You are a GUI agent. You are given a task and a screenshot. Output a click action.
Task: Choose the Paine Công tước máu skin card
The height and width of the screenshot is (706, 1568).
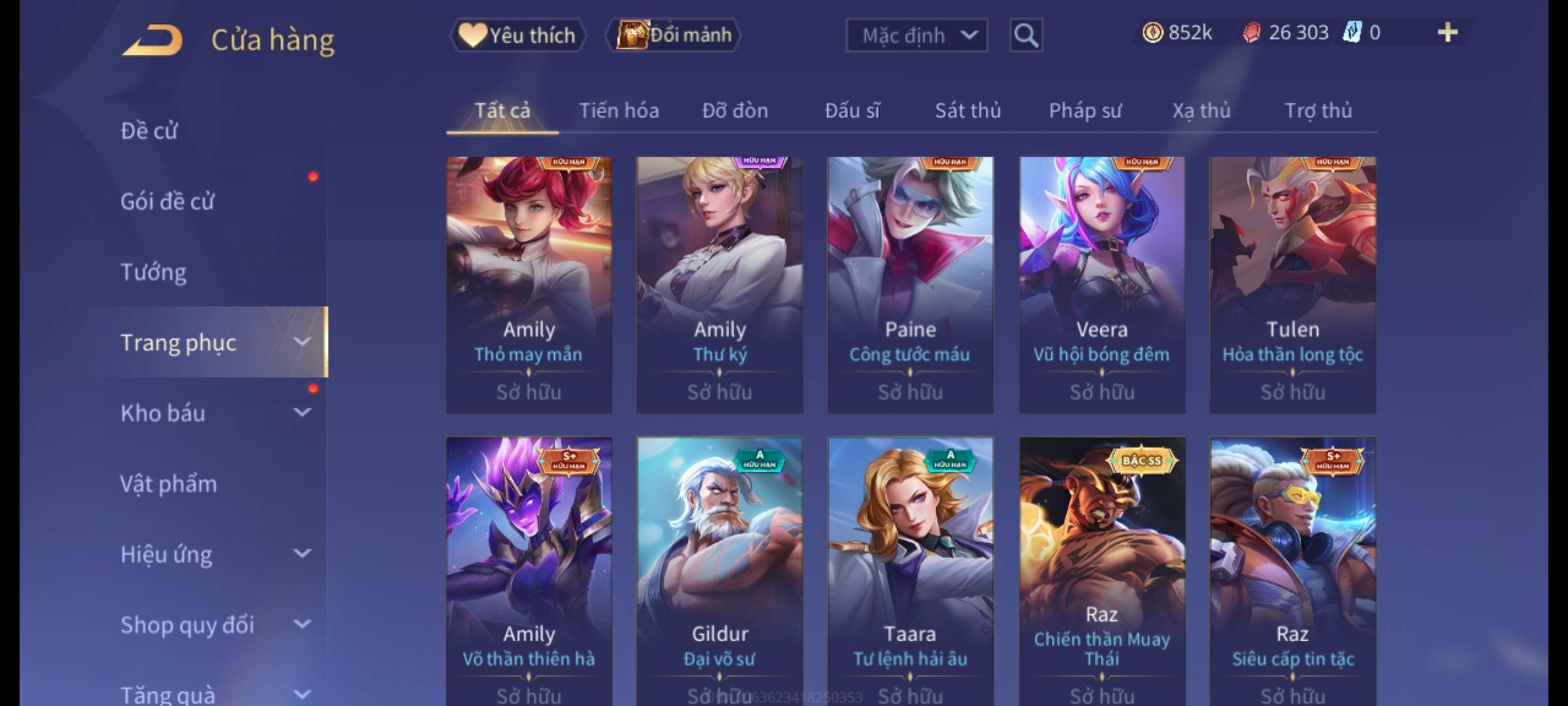click(910, 284)
